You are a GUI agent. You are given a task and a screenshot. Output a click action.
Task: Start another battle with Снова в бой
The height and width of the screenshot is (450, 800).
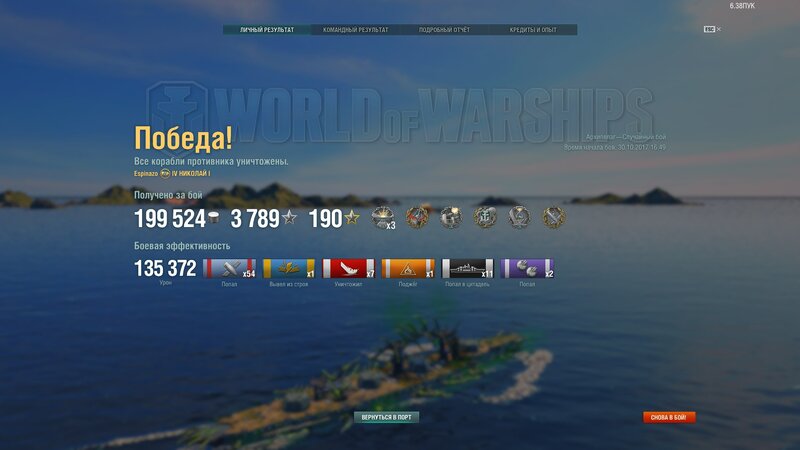[669, 417]
